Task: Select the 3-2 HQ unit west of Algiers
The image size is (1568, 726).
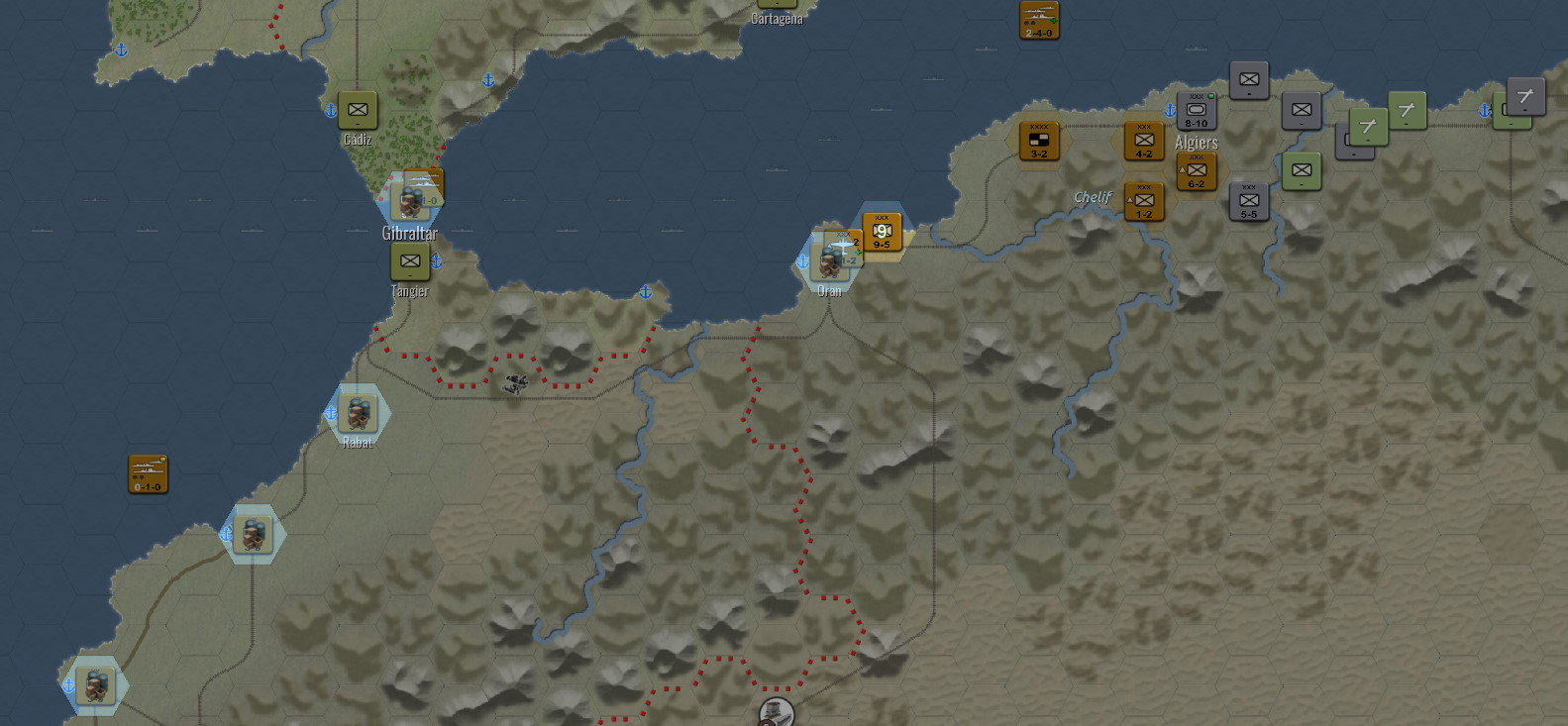Action: [1038, 142]
